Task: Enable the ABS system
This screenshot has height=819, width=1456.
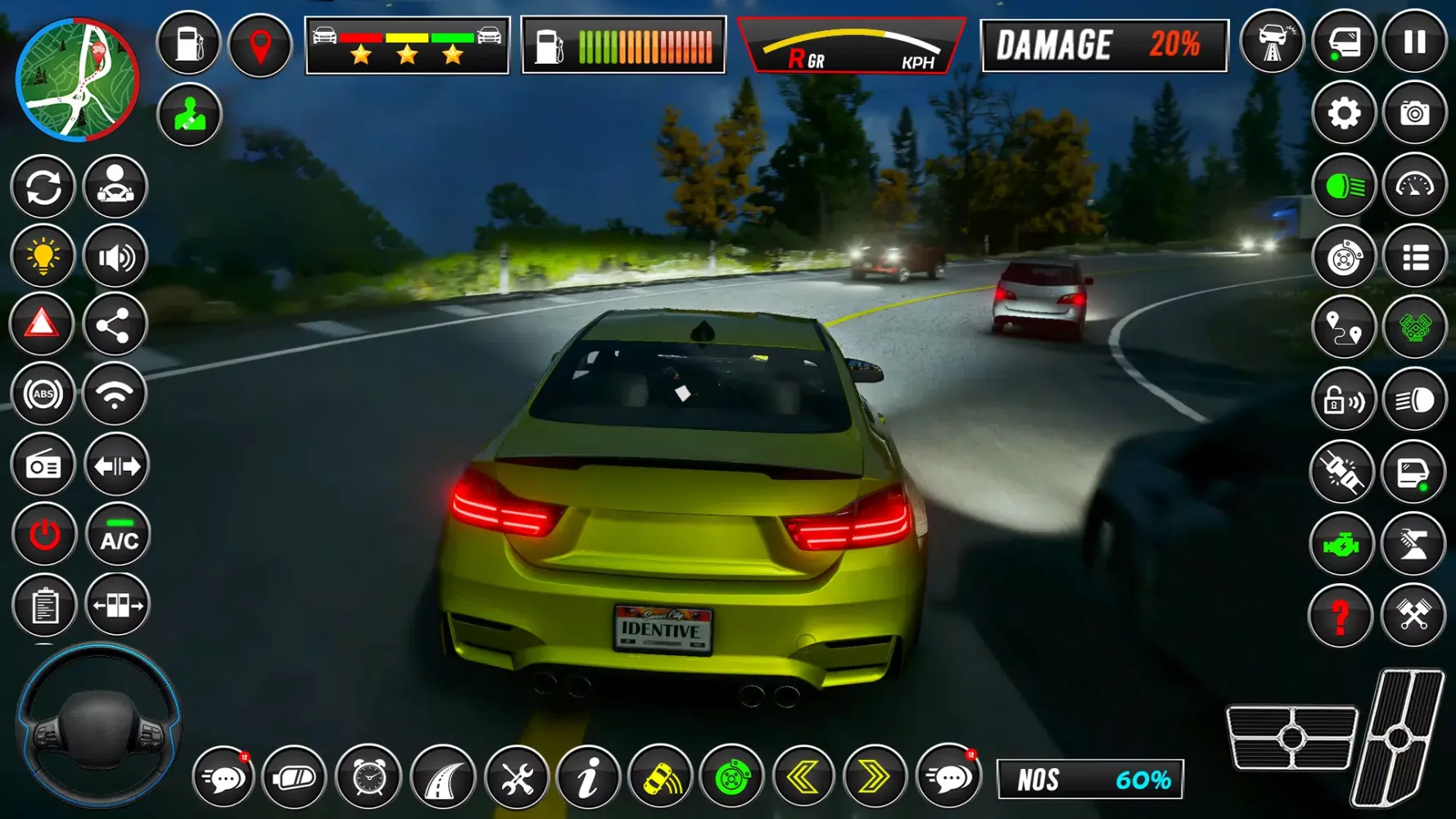Action: coord(43,396)
